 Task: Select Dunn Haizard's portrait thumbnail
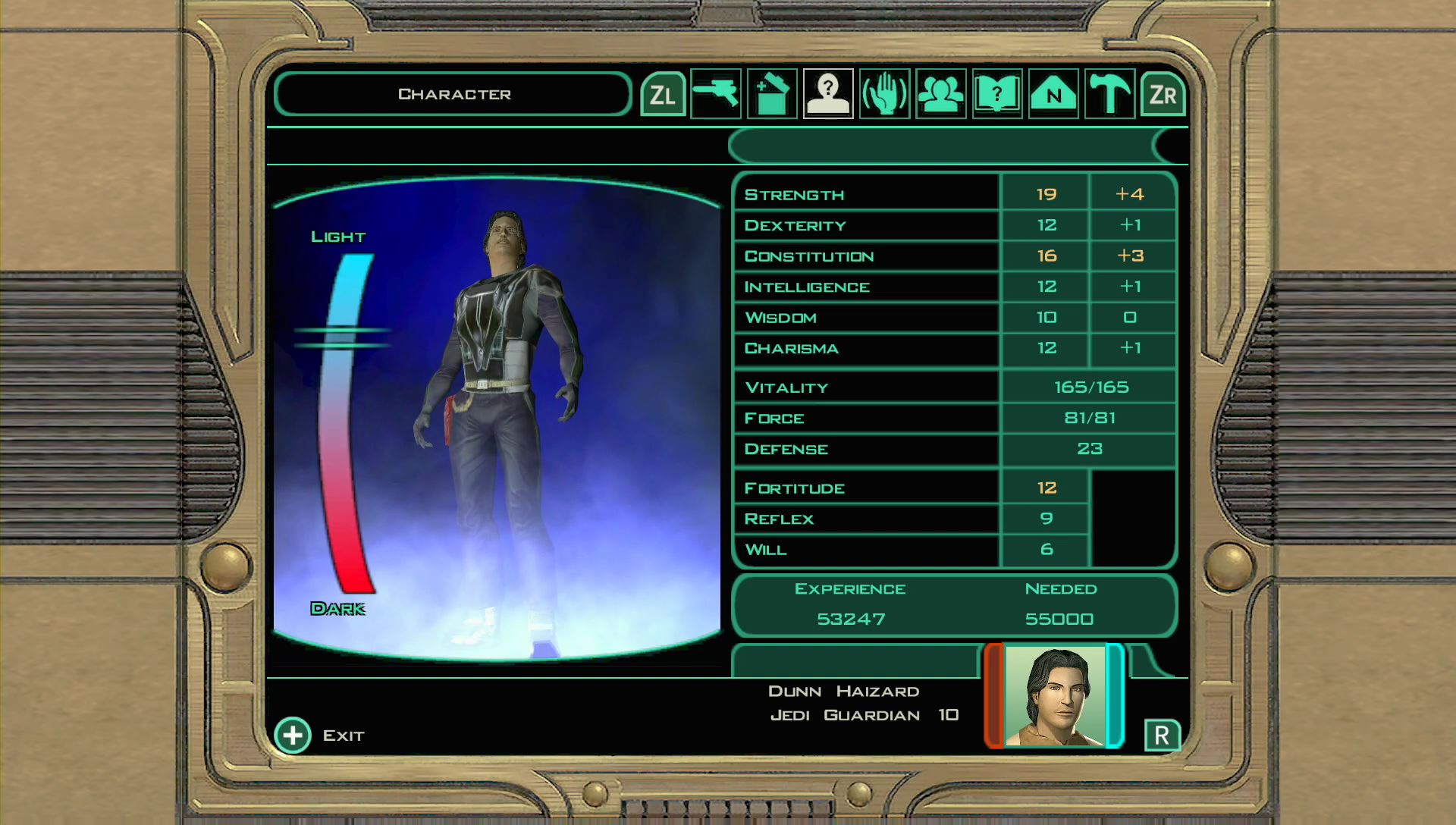pyautogui.click(x=1056, y=695)
